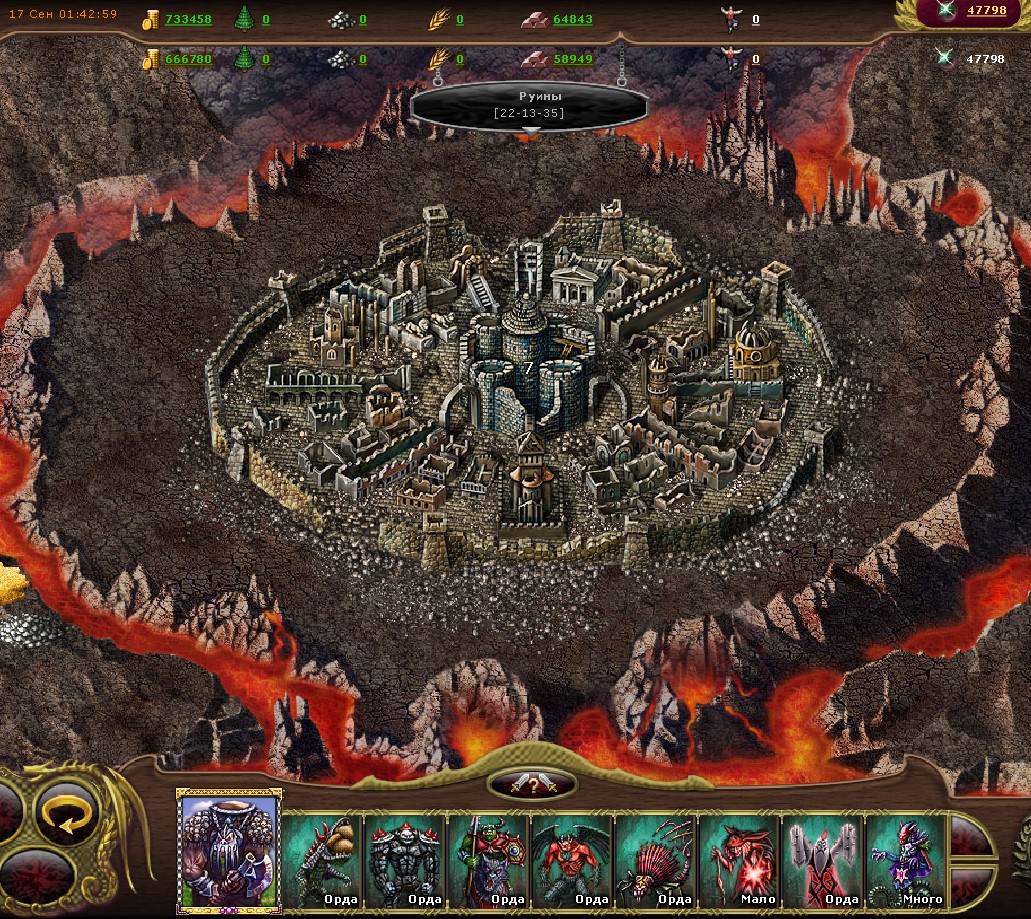Image resolution: width=1031 pixels, height=919 pixels.
Task: Click the top-row population figure count
Action: point(755,19)
